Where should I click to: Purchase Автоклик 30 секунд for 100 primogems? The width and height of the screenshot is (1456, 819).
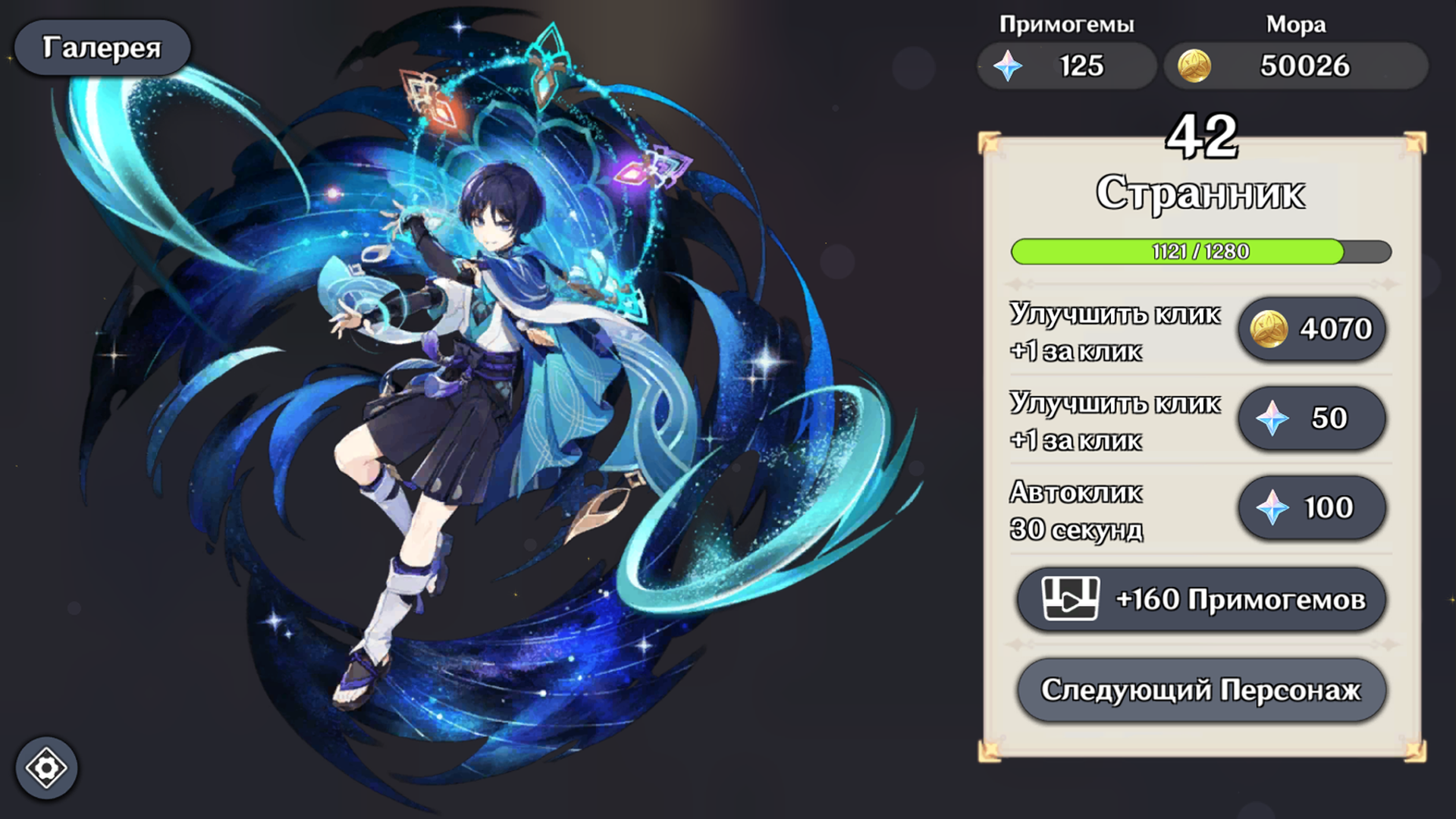(1313, 508)
